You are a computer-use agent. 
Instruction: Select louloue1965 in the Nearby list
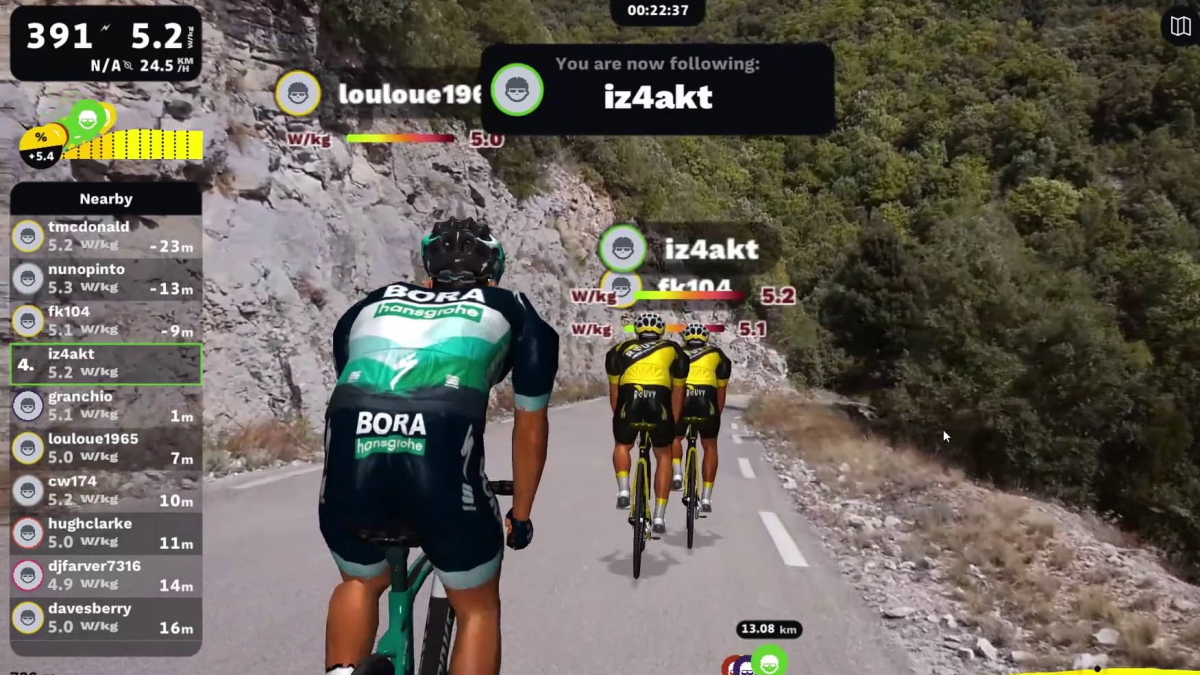[105, 448]
